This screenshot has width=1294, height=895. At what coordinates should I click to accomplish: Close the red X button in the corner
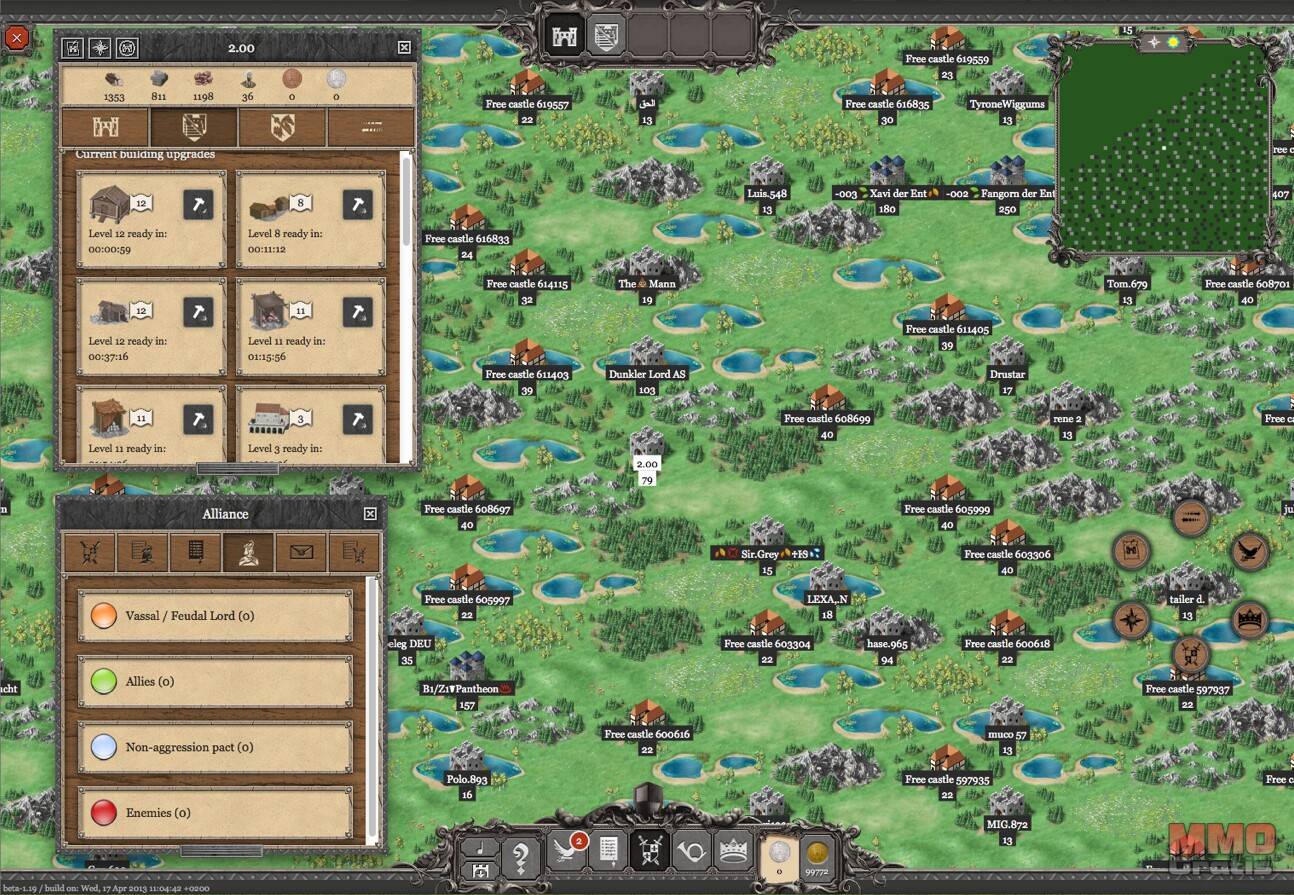click(16, 39)
